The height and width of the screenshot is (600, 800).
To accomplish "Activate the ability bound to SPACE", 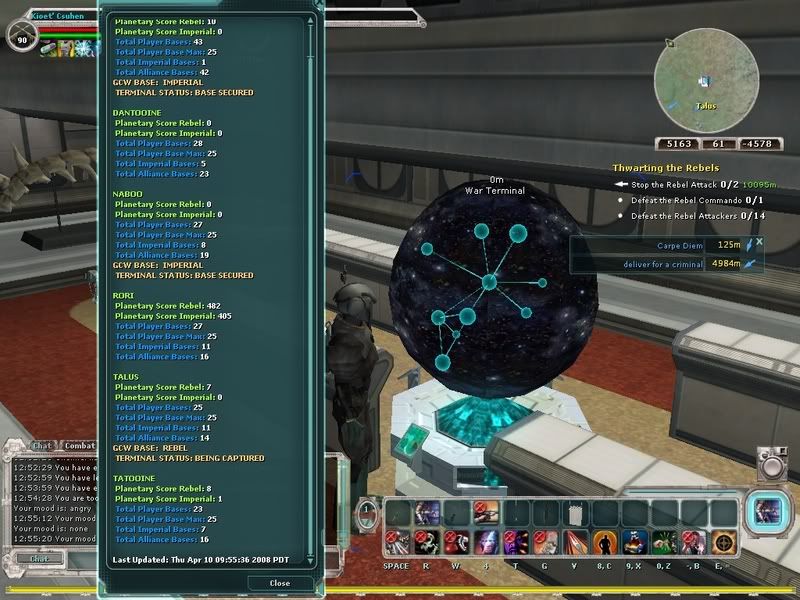I will (x=396, y=542).
